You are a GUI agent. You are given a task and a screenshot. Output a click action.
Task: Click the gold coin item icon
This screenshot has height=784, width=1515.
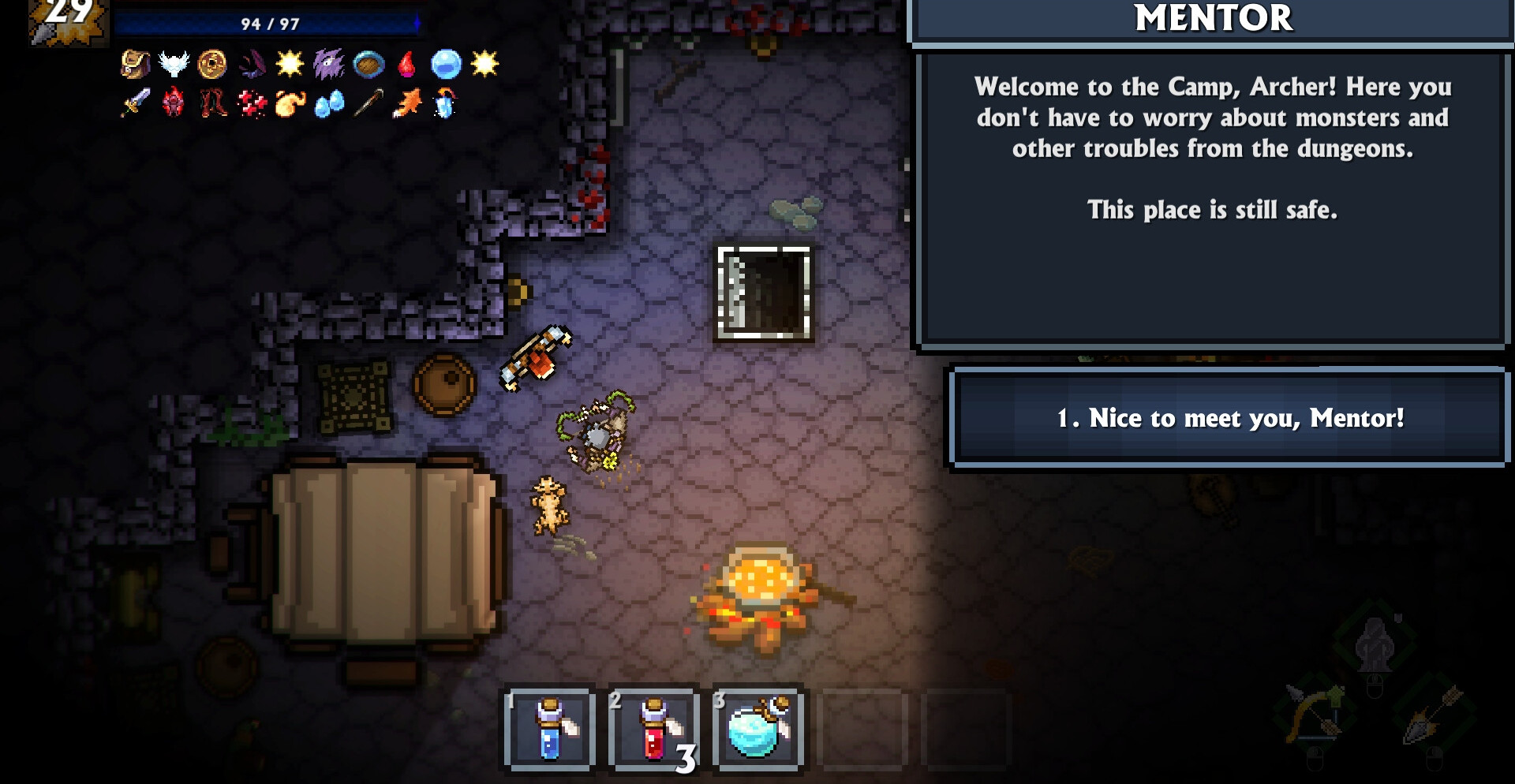[212, 64]
